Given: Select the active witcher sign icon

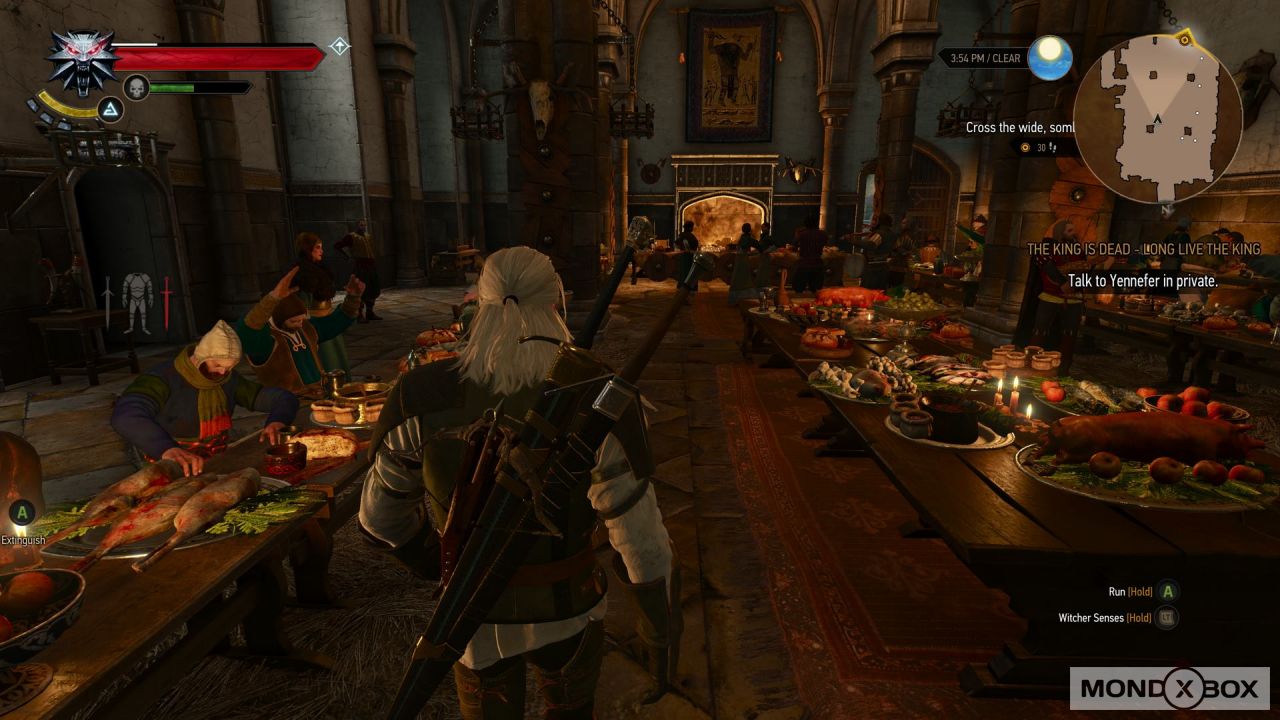Looking at the screenshot, I should coord(110,109).
